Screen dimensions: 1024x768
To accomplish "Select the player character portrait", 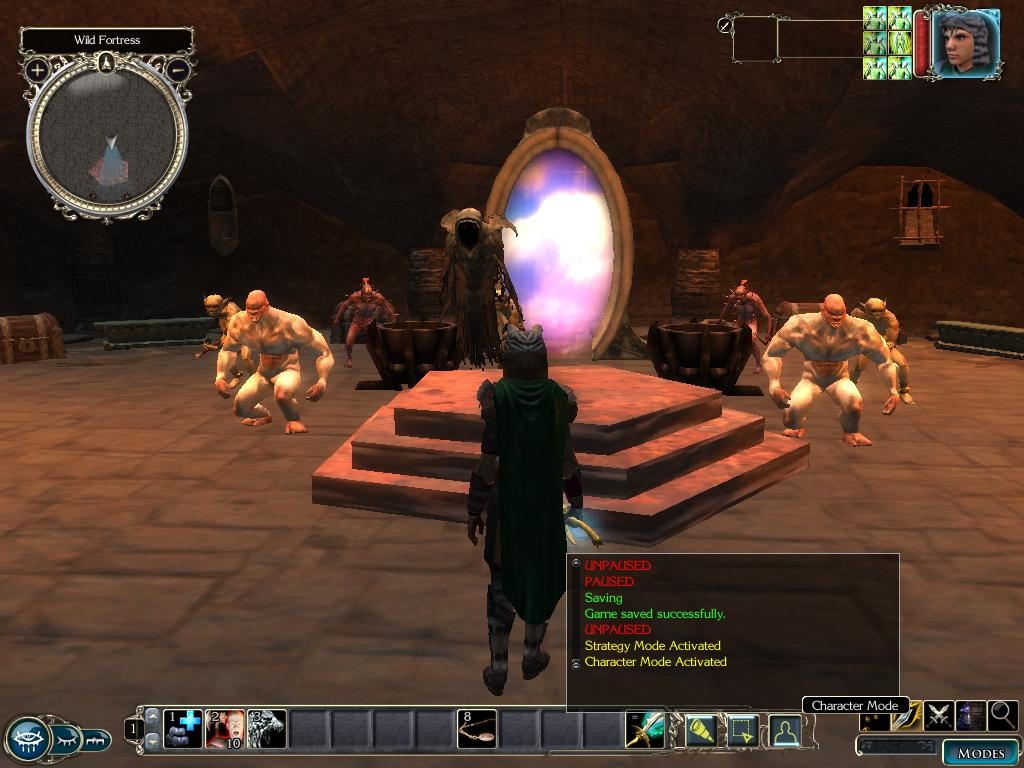I will click(x=966, y=43).
